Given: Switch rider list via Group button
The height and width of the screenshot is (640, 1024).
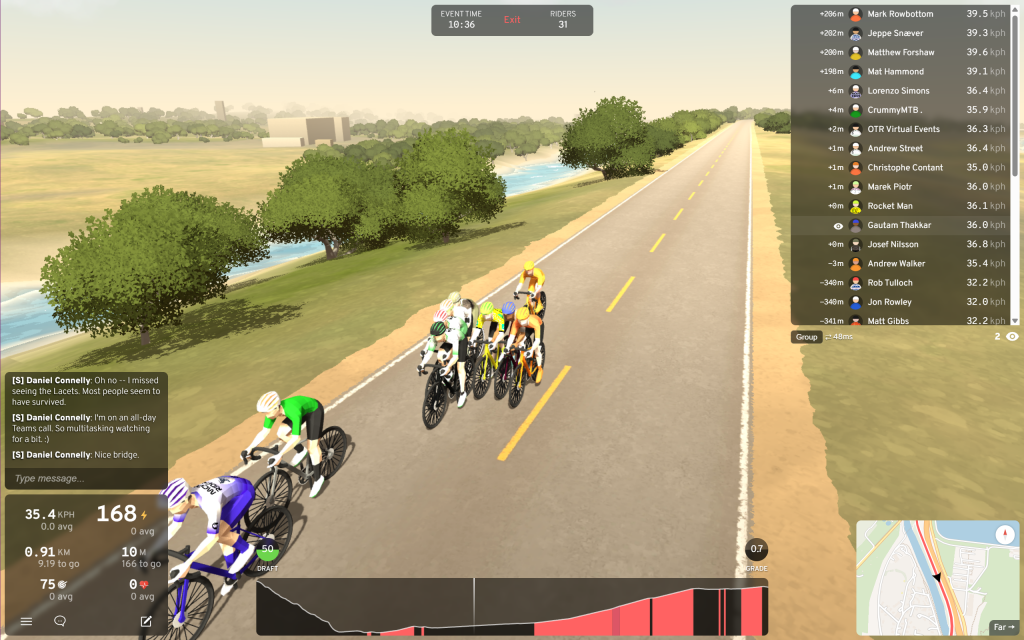Looking at the screenshot, I should (806, 337).
